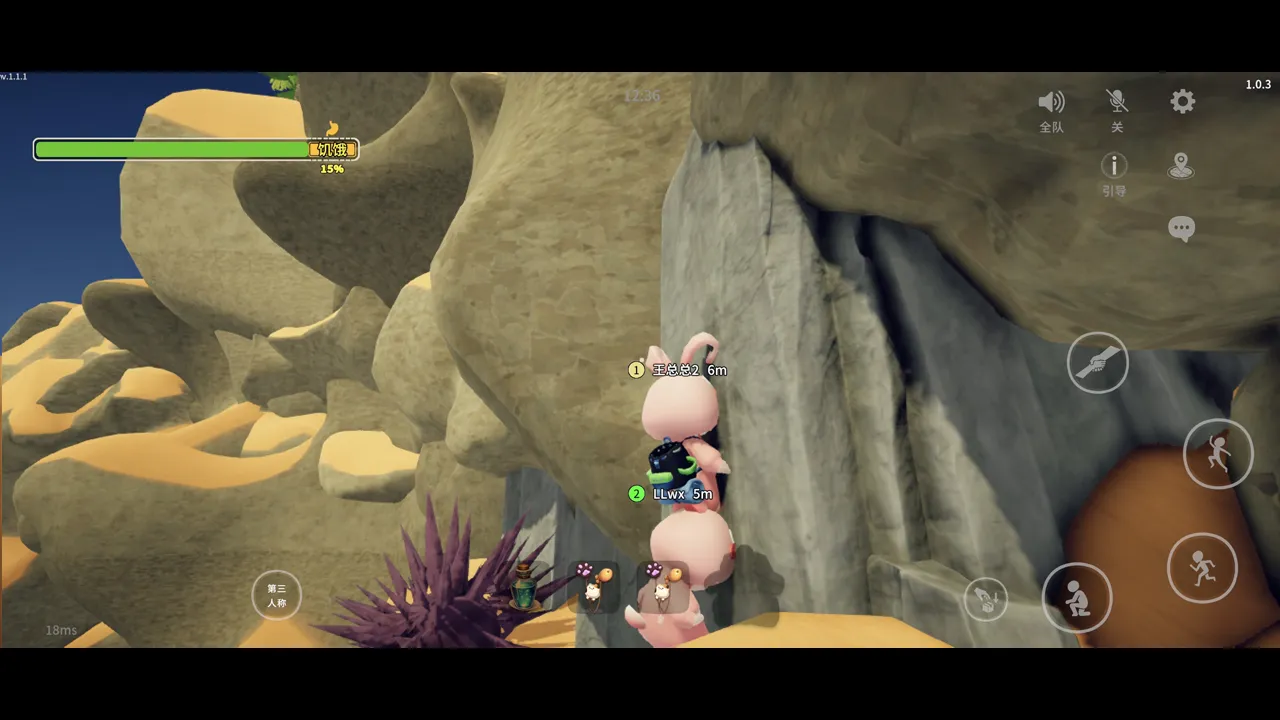The width and height of the screenshot is (1280, 720).
Task: Tap the helping hand grab button
Action: (x=1097, y=362)
